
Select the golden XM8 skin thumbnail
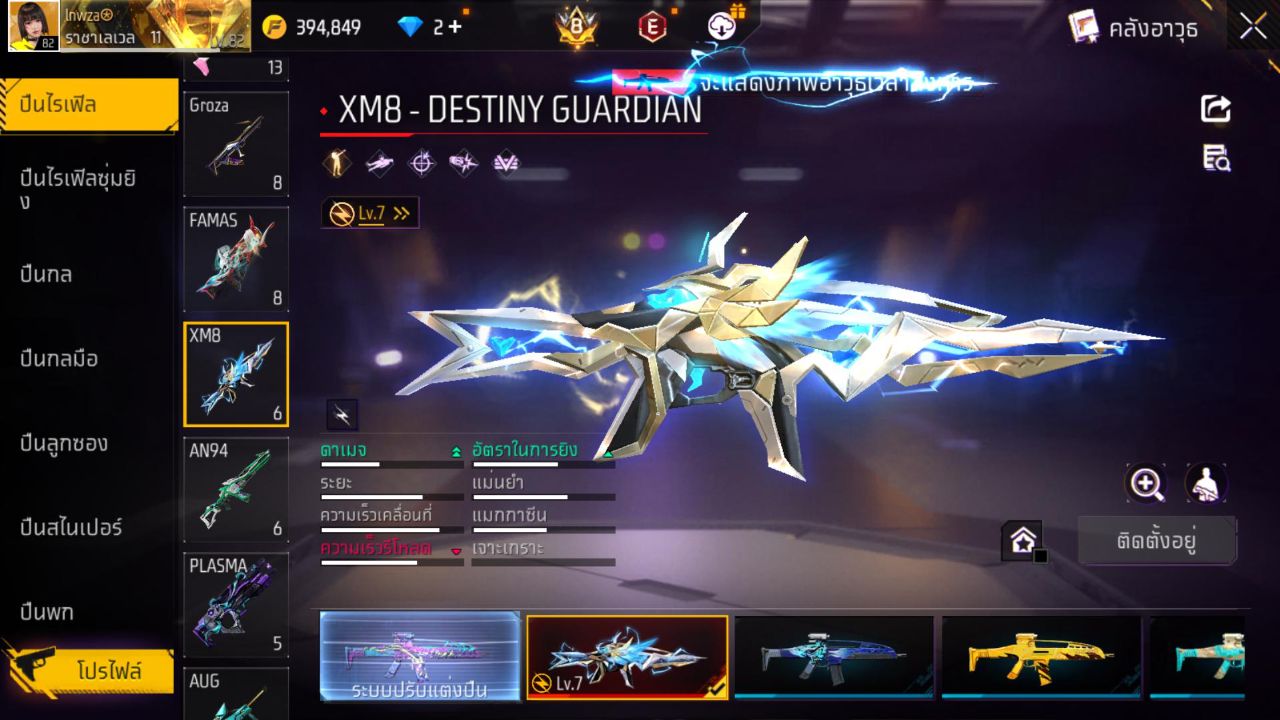(x=1040, y=656)
